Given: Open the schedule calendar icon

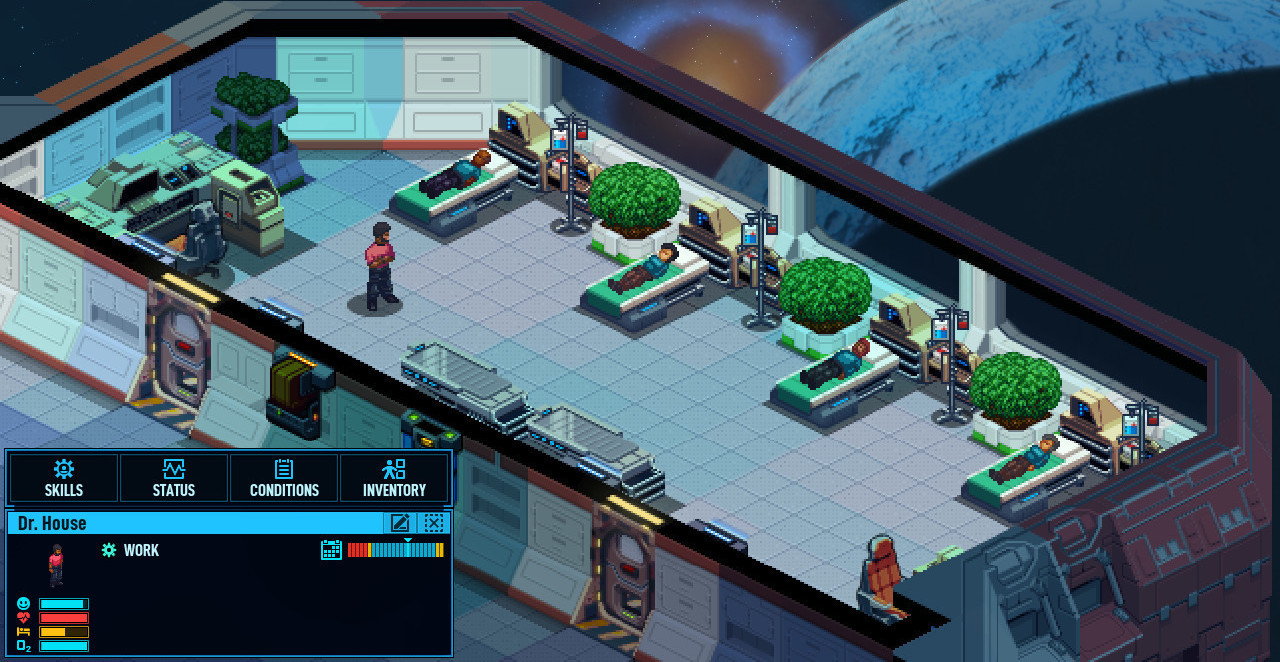Looking at the screenshot, I should pos(331,549).
